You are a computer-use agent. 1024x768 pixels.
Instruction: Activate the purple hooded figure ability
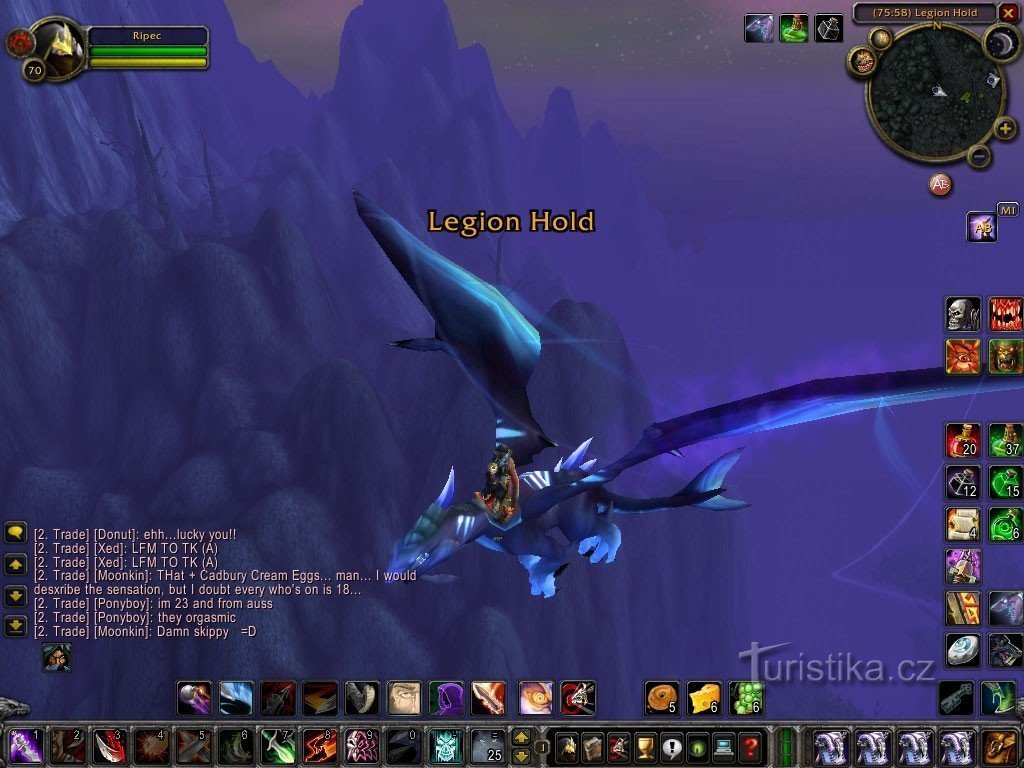pyautogui.click(x=446, y=697)
